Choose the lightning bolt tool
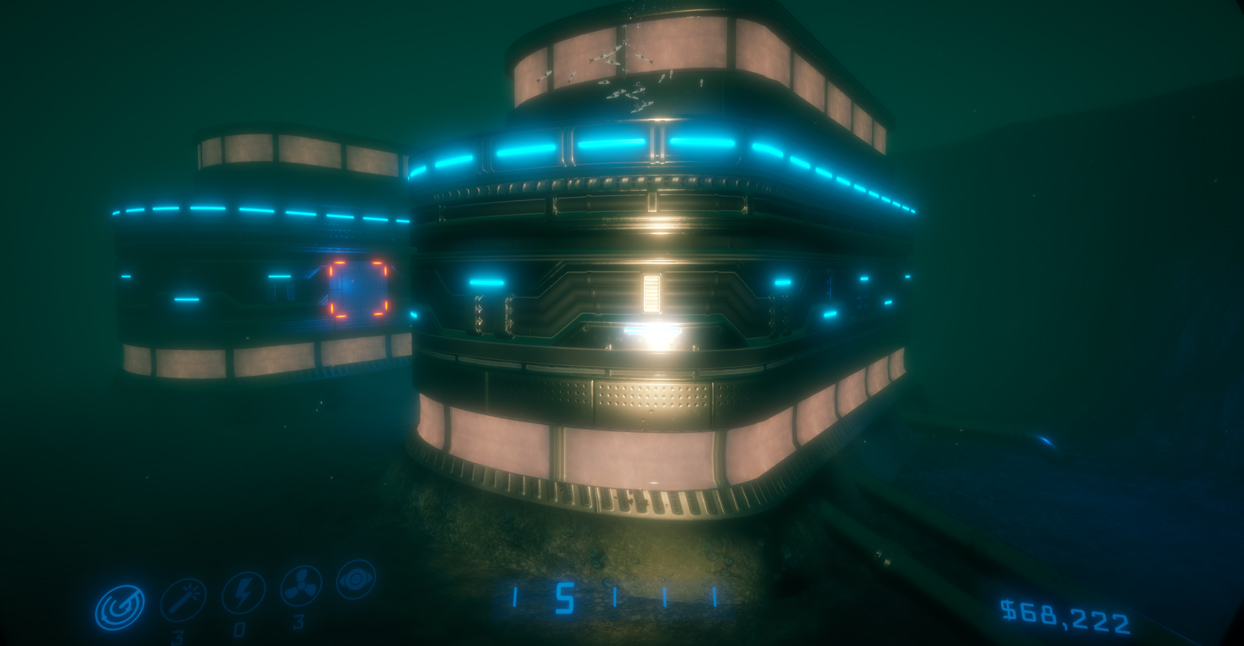This screenshot has width=1244, height=646. tap(243, 592)
